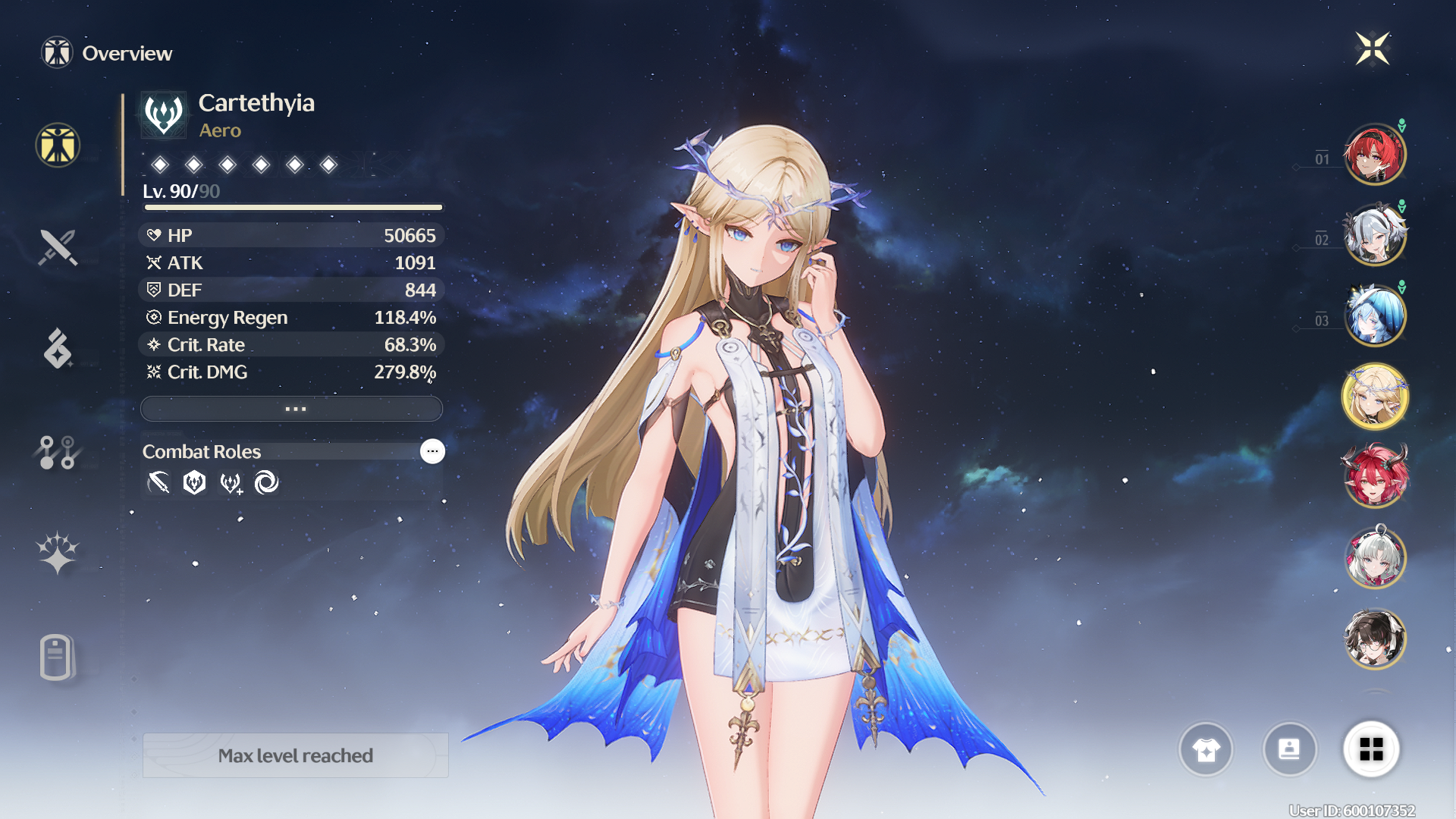Select the red-haired character in slot 01

tap(1374, 155)
